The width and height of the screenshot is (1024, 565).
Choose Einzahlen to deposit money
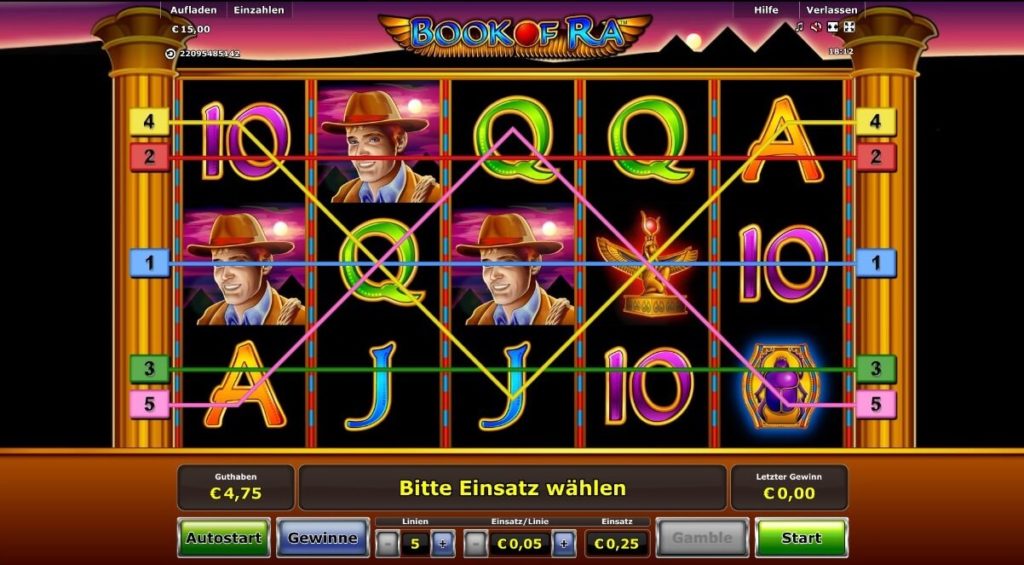[x=259, y=10]
